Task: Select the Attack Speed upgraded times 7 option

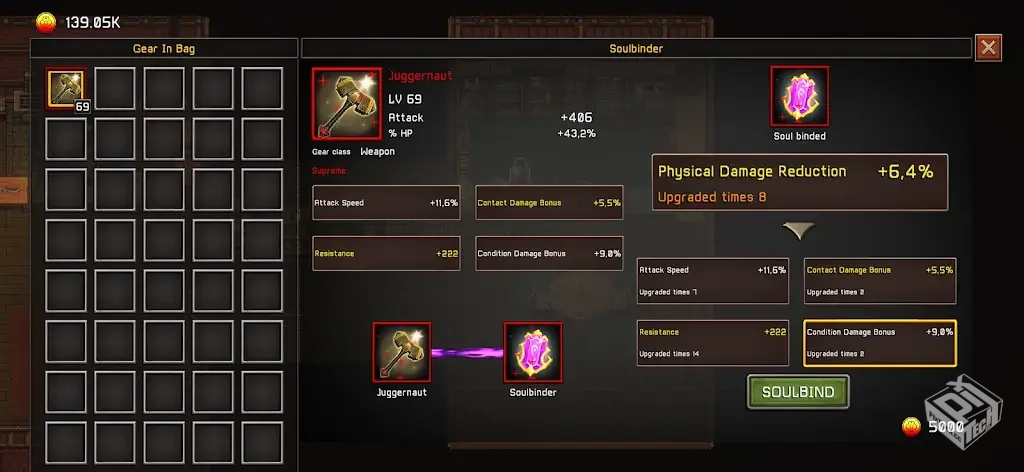Action: point(712,280)
